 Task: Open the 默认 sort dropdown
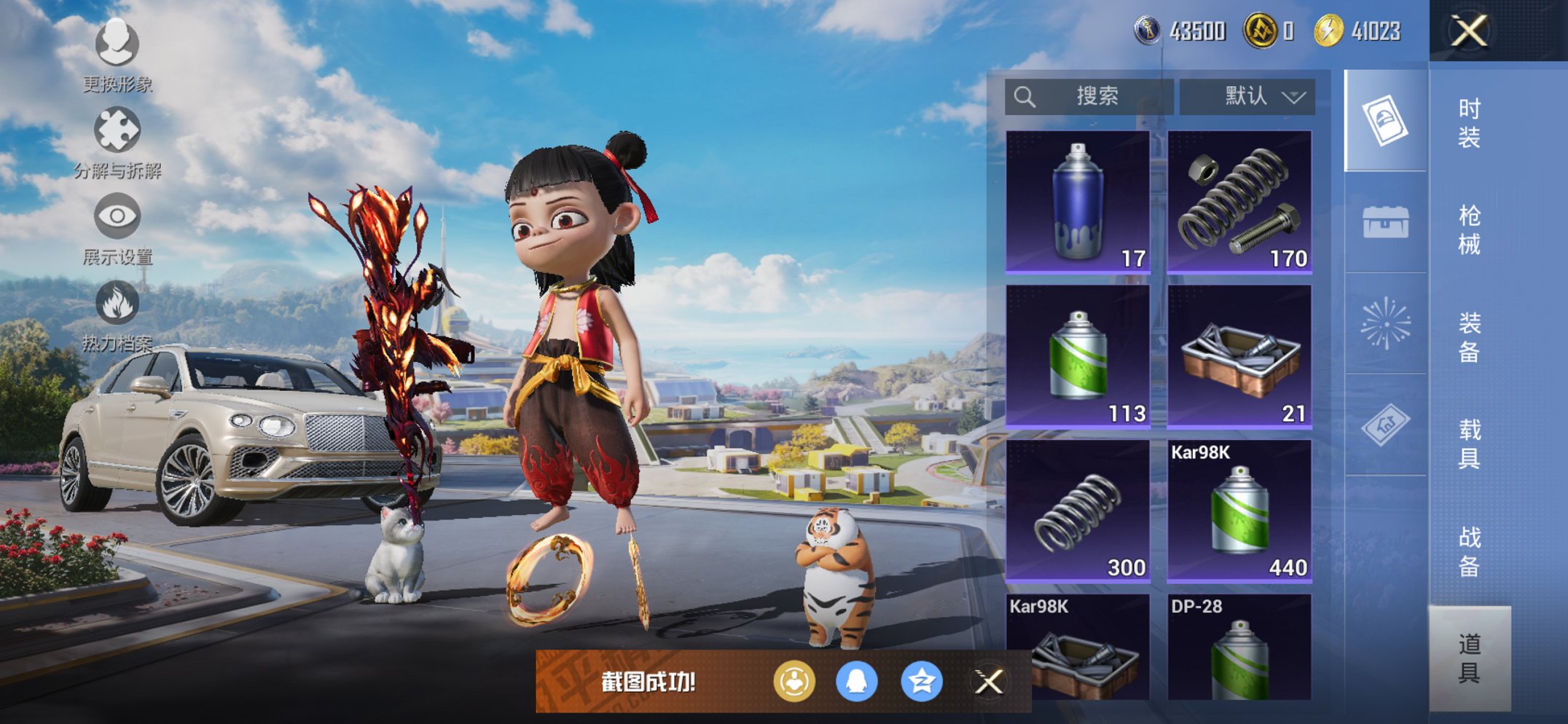[1247, 96]
